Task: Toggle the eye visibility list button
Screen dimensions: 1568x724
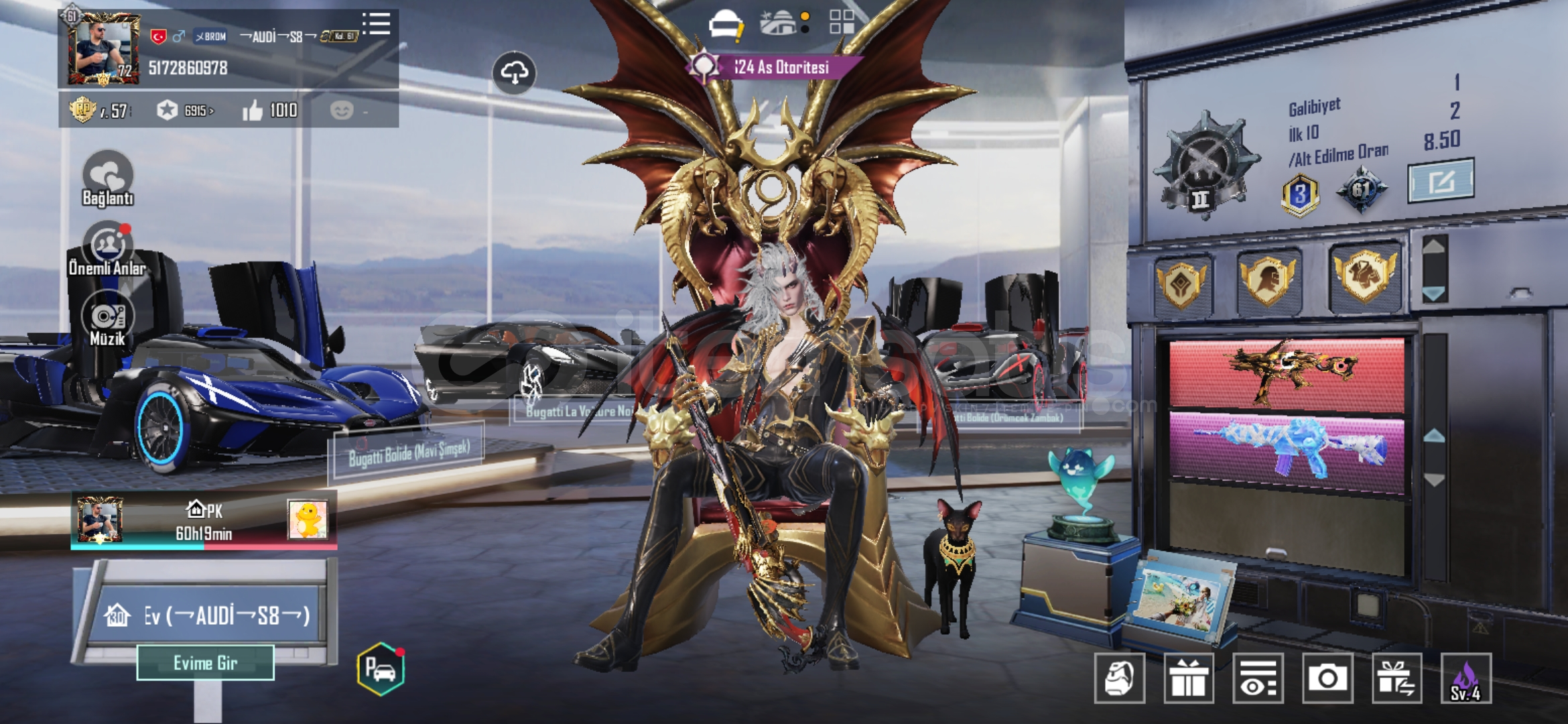Action: (x=1258, y=678)
